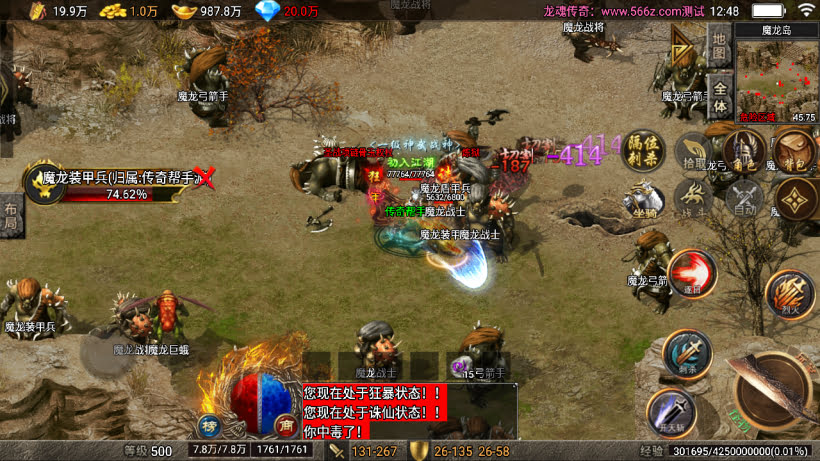
Task: Tap the 拾取 pickup button
Action: coord(693,152)
